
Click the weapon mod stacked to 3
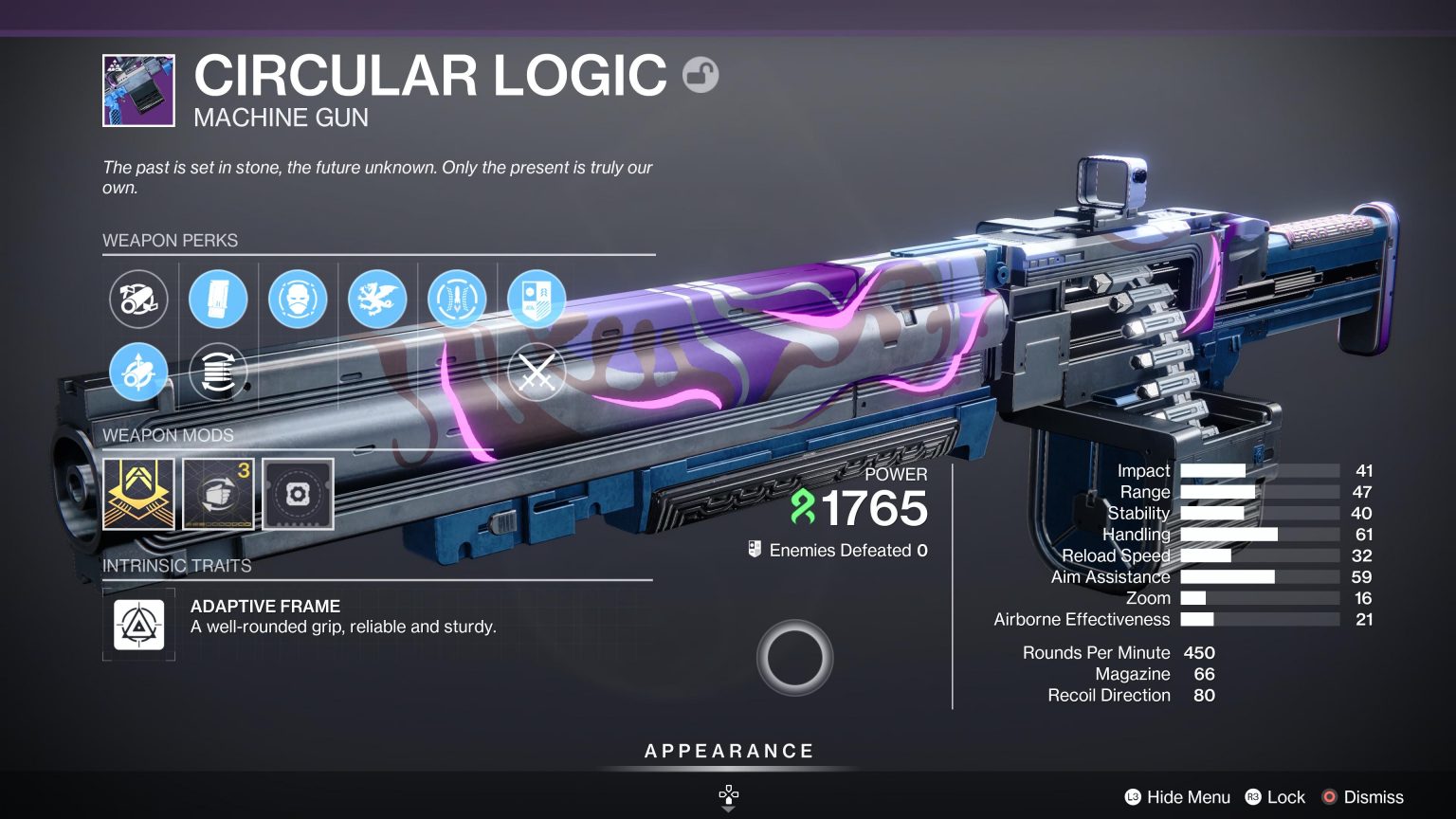point(218,494)
